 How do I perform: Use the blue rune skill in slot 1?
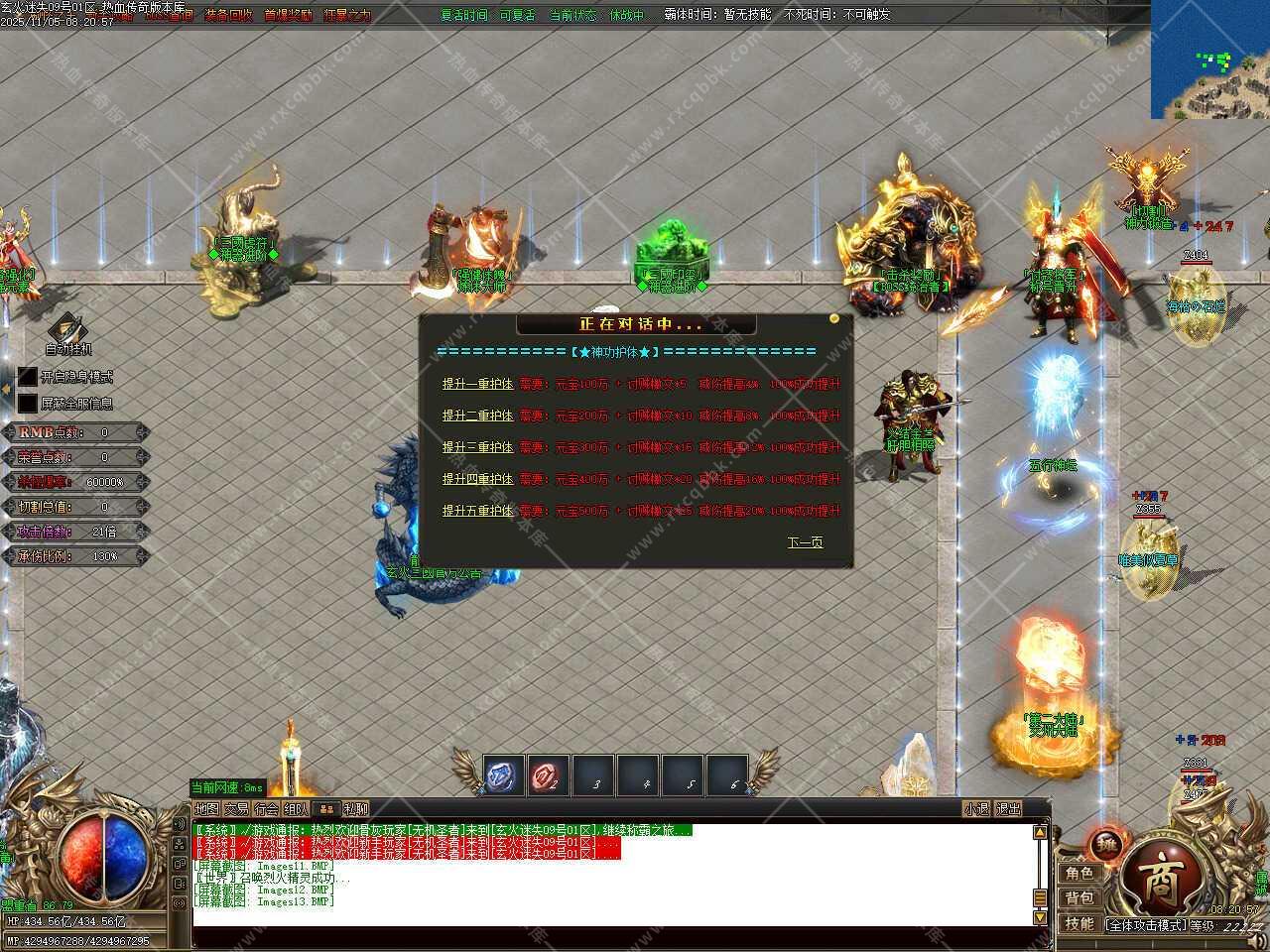click(503, 776)
